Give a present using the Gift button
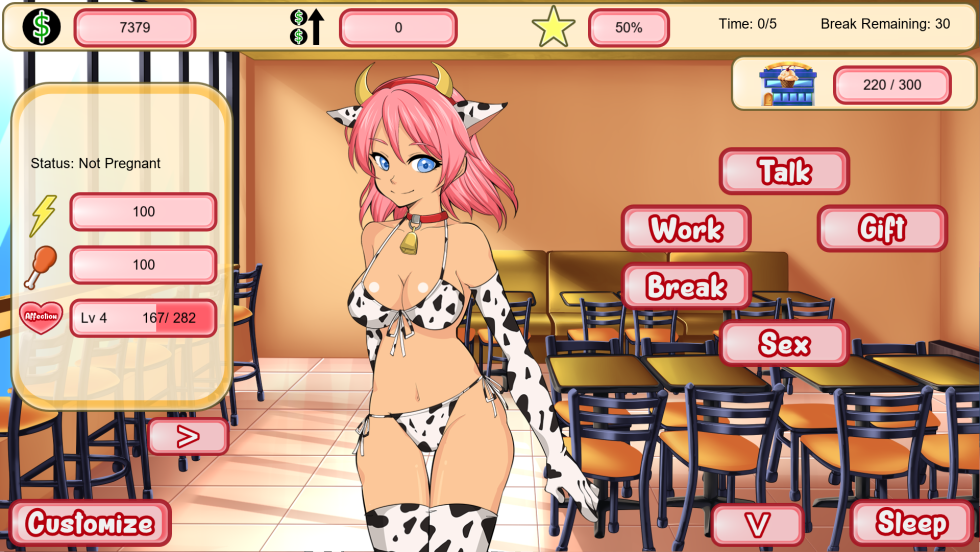 coord(882,229)
